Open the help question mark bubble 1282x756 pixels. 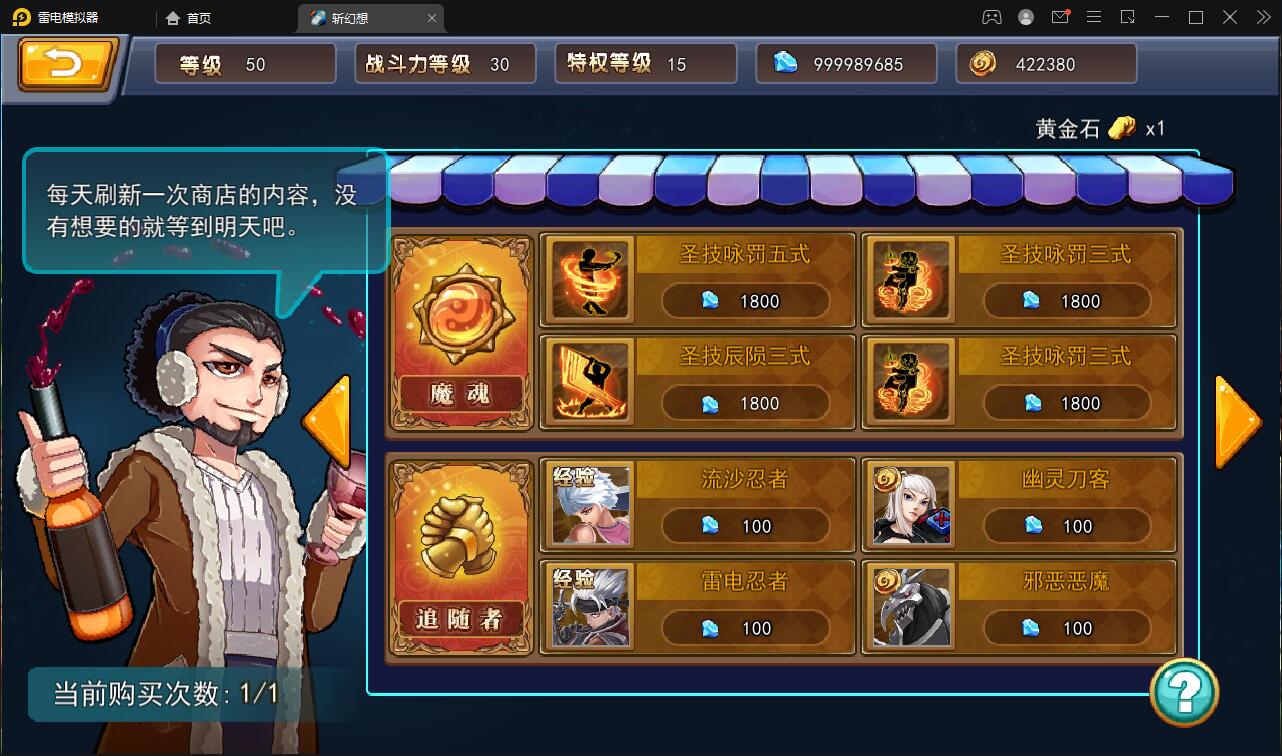point(1186,691)
